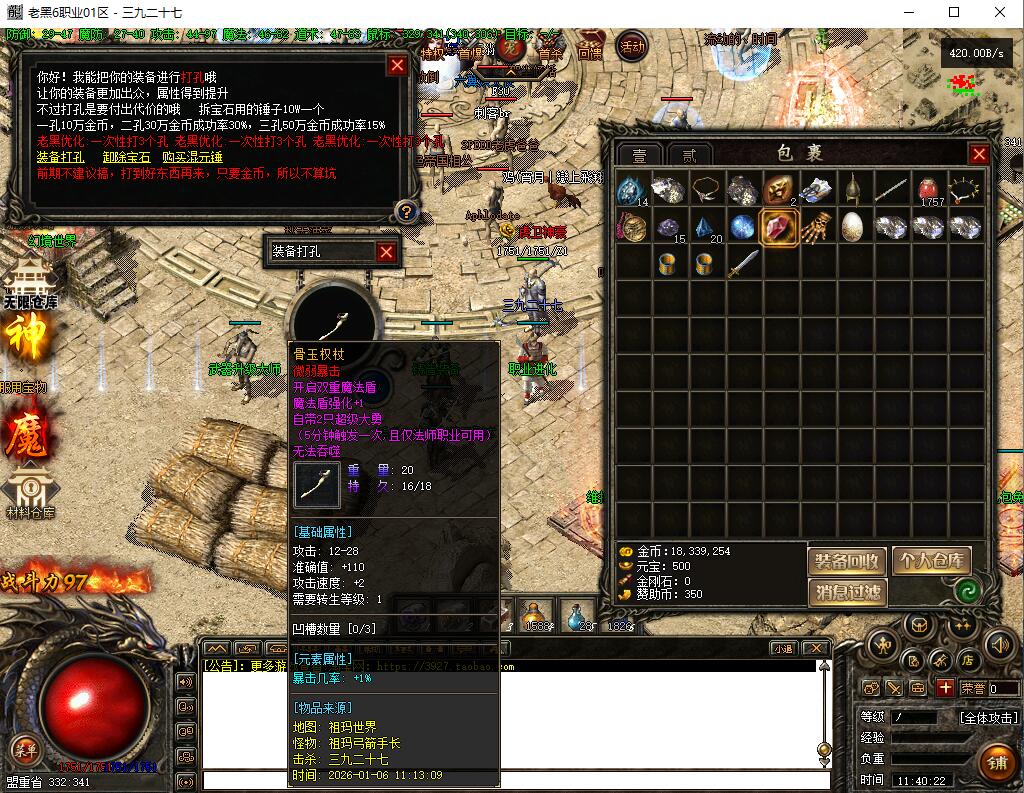This screenshot has height=793, width=1024.
Task: Open the question mark help button
Action: 406,211
